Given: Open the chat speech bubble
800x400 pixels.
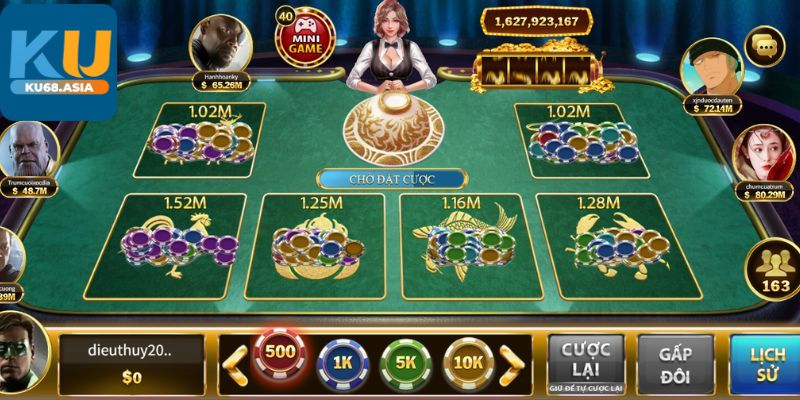Looking at the screenshot, I should [x=768, y=44].
